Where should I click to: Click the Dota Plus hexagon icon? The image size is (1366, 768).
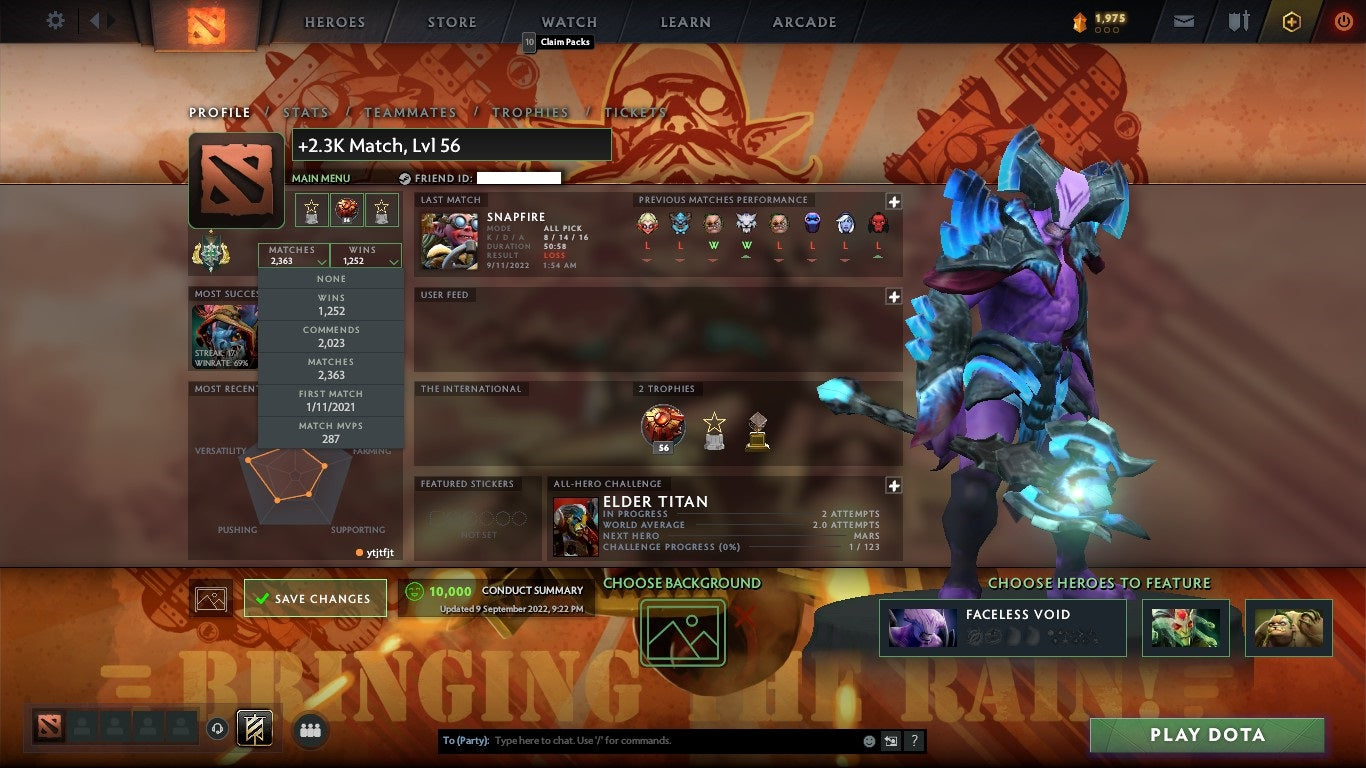point(1290,21)
